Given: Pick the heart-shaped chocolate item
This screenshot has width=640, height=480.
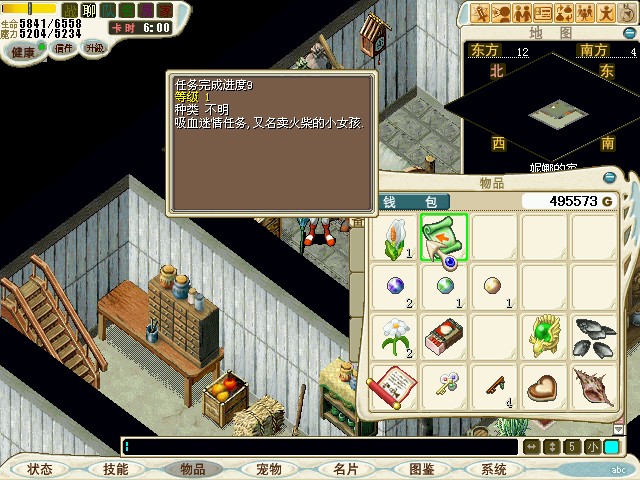Looking at the screenshot, I should [543, 386].
